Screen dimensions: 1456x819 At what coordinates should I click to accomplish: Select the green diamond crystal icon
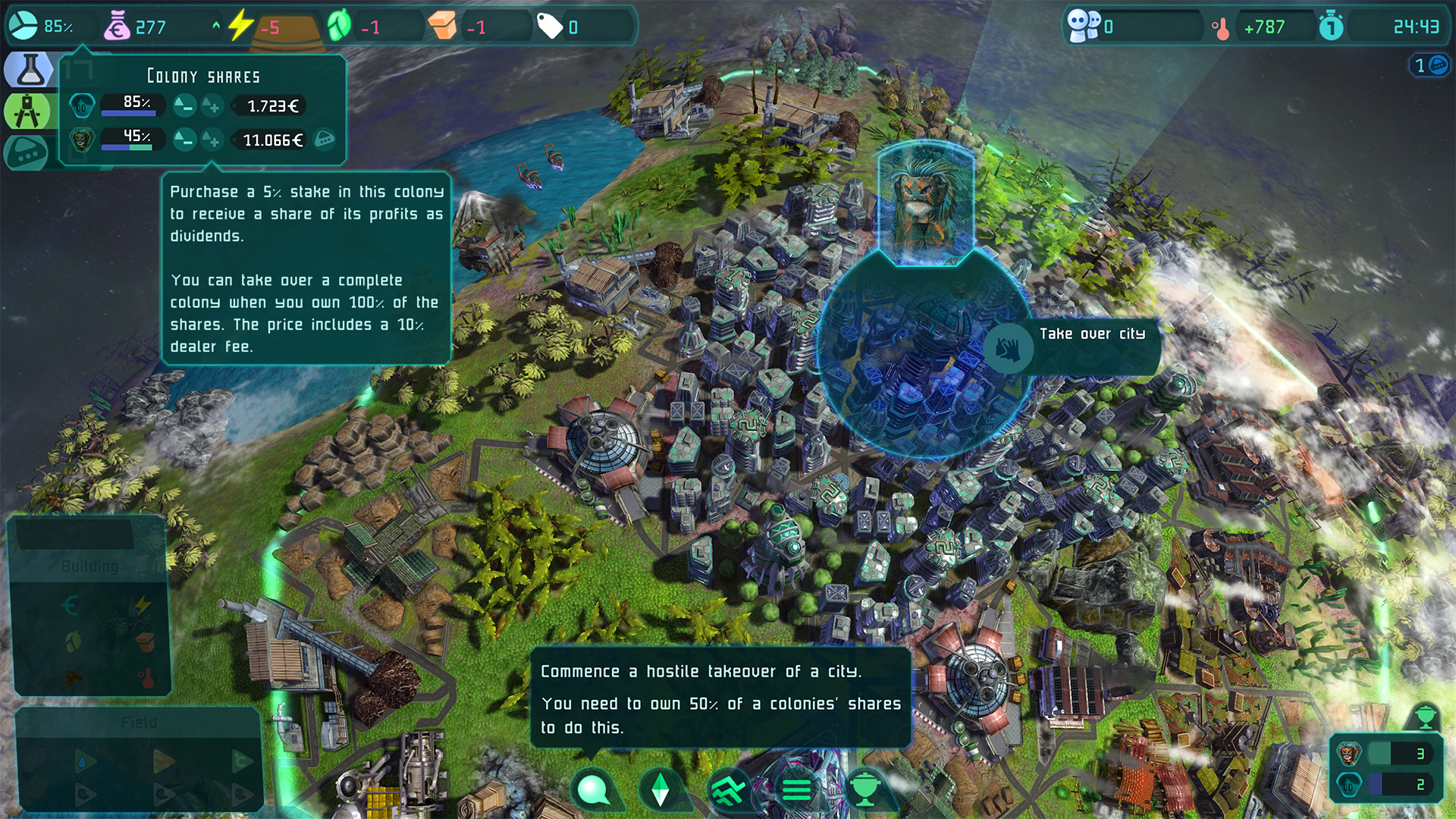661,789
